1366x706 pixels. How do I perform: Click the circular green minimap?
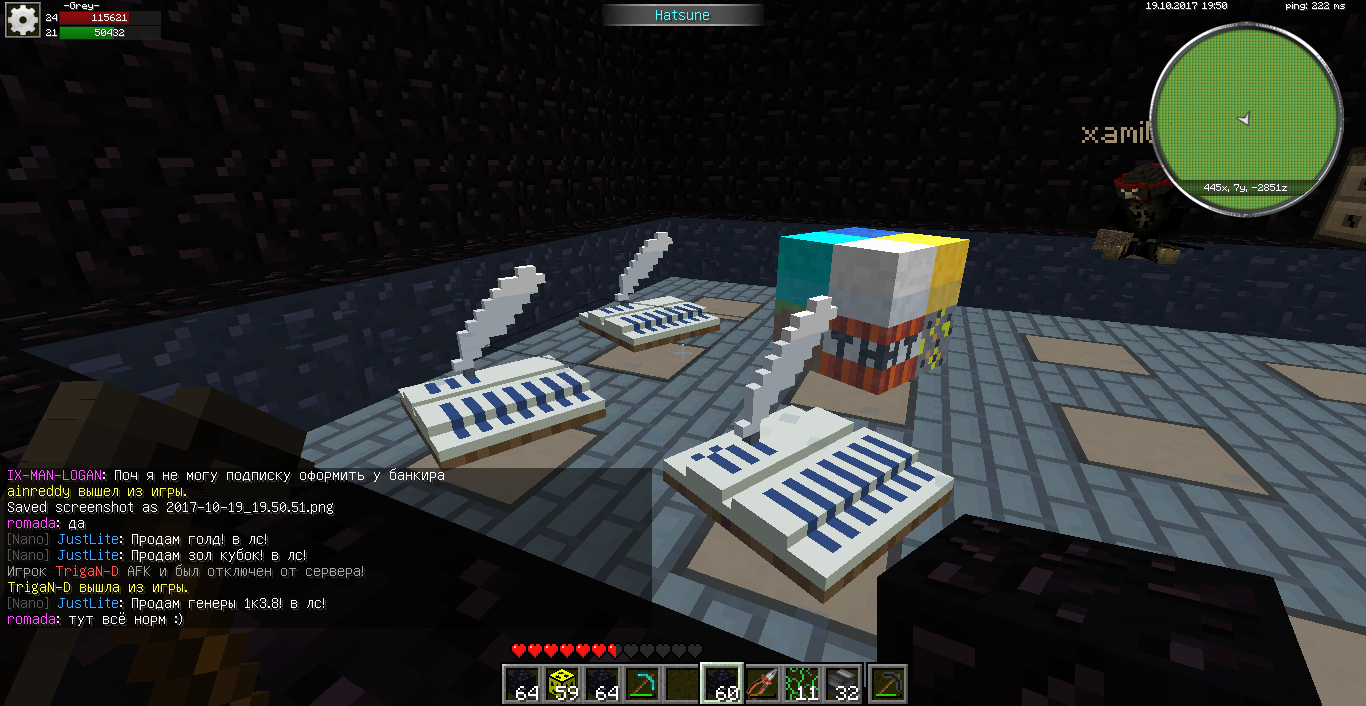(1245, 119)
